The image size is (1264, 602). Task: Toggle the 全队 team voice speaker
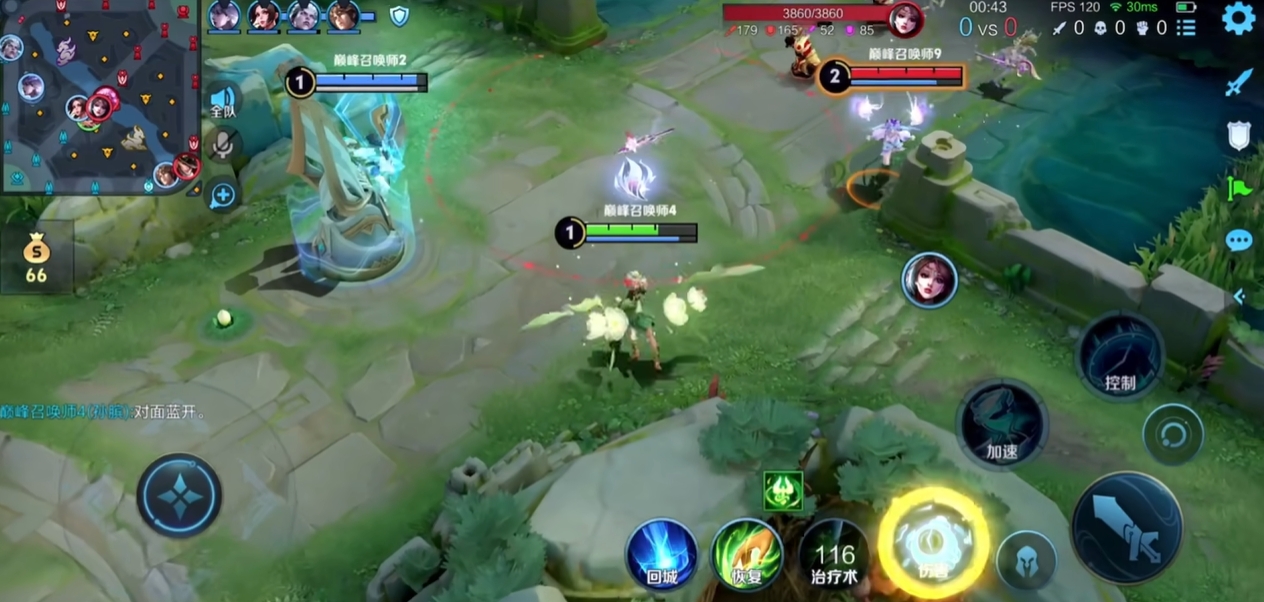coord(223,100)
